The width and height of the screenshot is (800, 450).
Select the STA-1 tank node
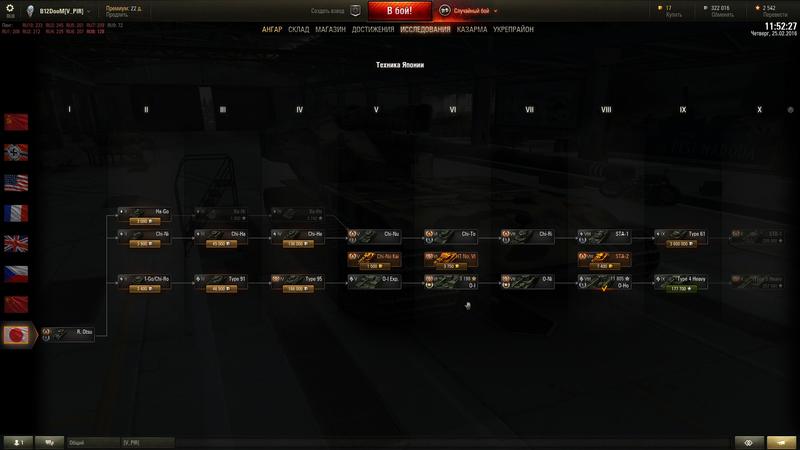click(x=606, y=234)
